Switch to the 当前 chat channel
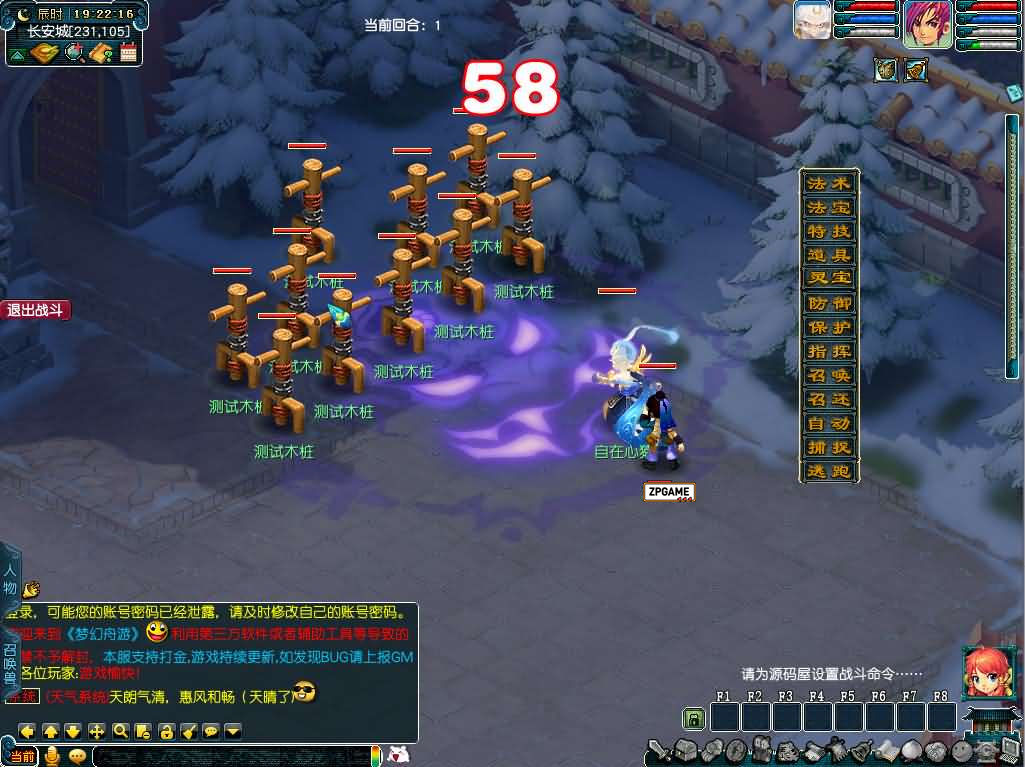1025x767 pixels. coord(22,756)
